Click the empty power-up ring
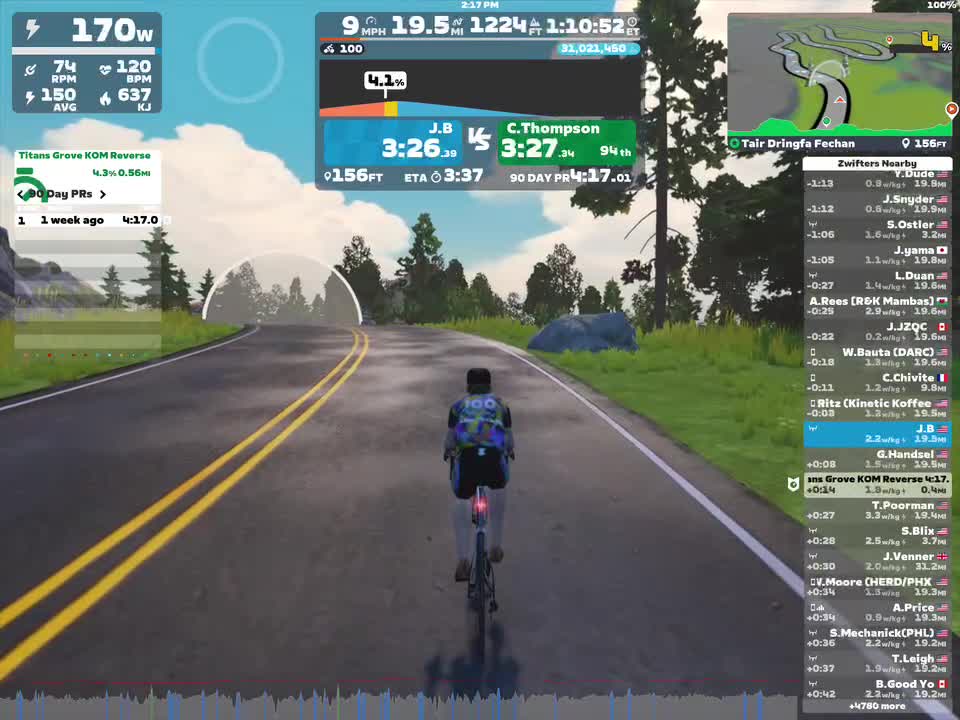960x720 pixels. (x=240, y=60)
